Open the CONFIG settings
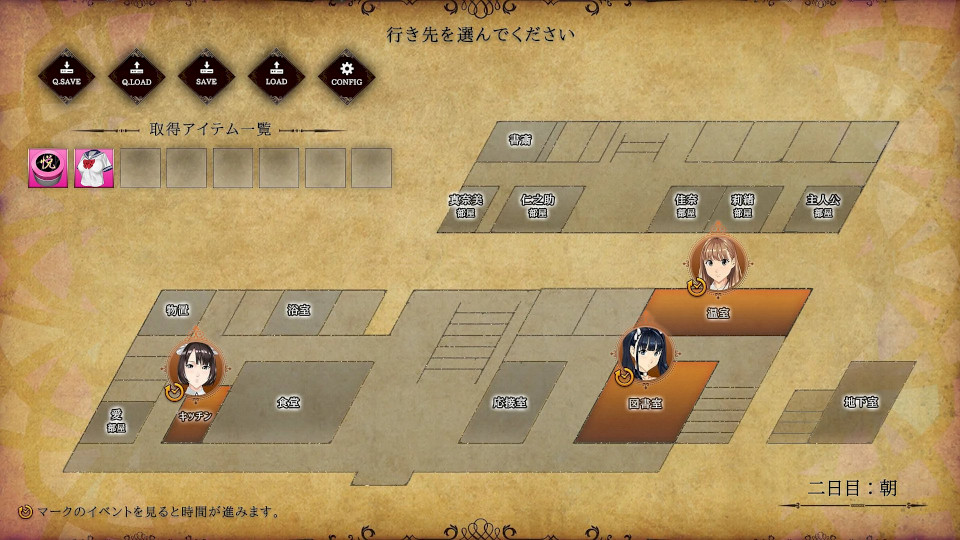 (x=347, y=75)
